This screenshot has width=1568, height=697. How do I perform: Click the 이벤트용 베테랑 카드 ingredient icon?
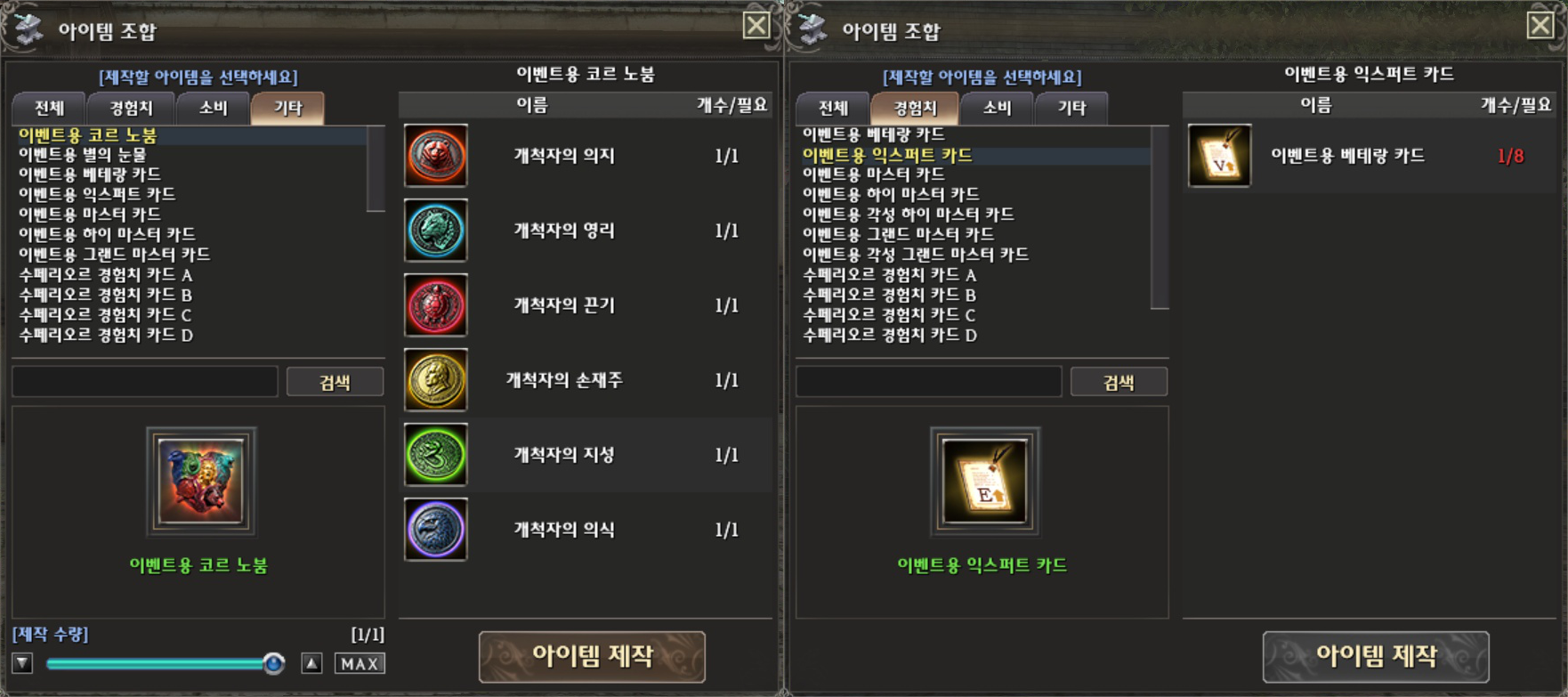tap(1219, 156)
